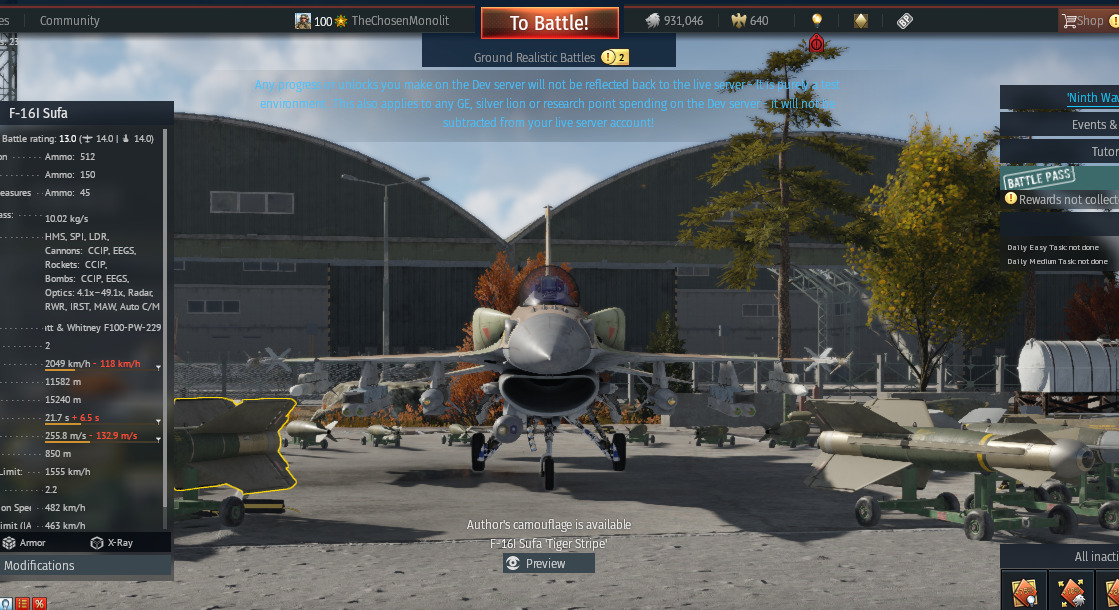Click the Golden Eagles balance 640
Screen dimensions: 1119x610
pos(750,20)
